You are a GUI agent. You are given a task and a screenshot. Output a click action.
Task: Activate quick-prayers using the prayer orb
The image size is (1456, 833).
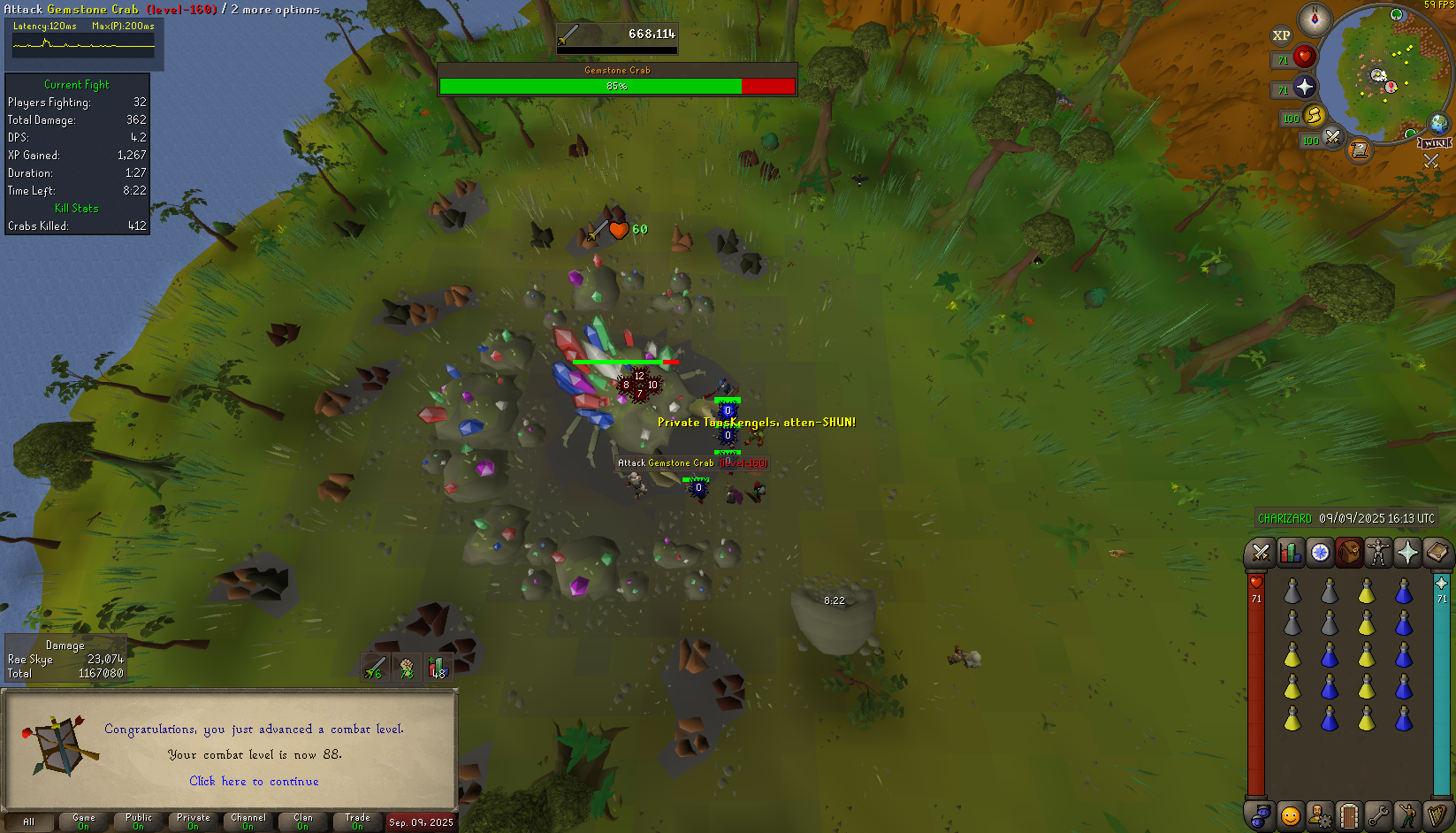[x=1304, y=87]
